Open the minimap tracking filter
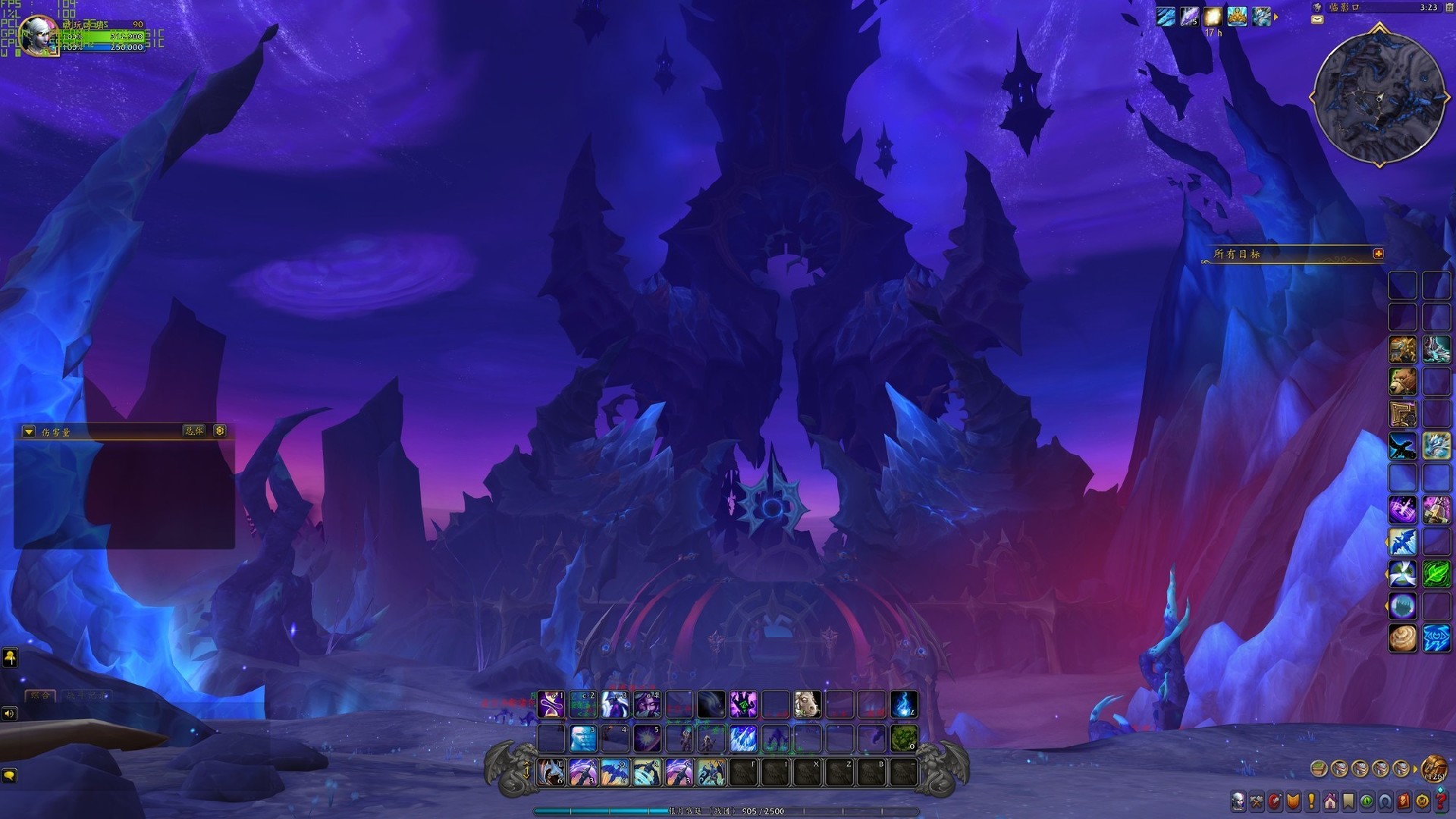 pos(1317,8)
